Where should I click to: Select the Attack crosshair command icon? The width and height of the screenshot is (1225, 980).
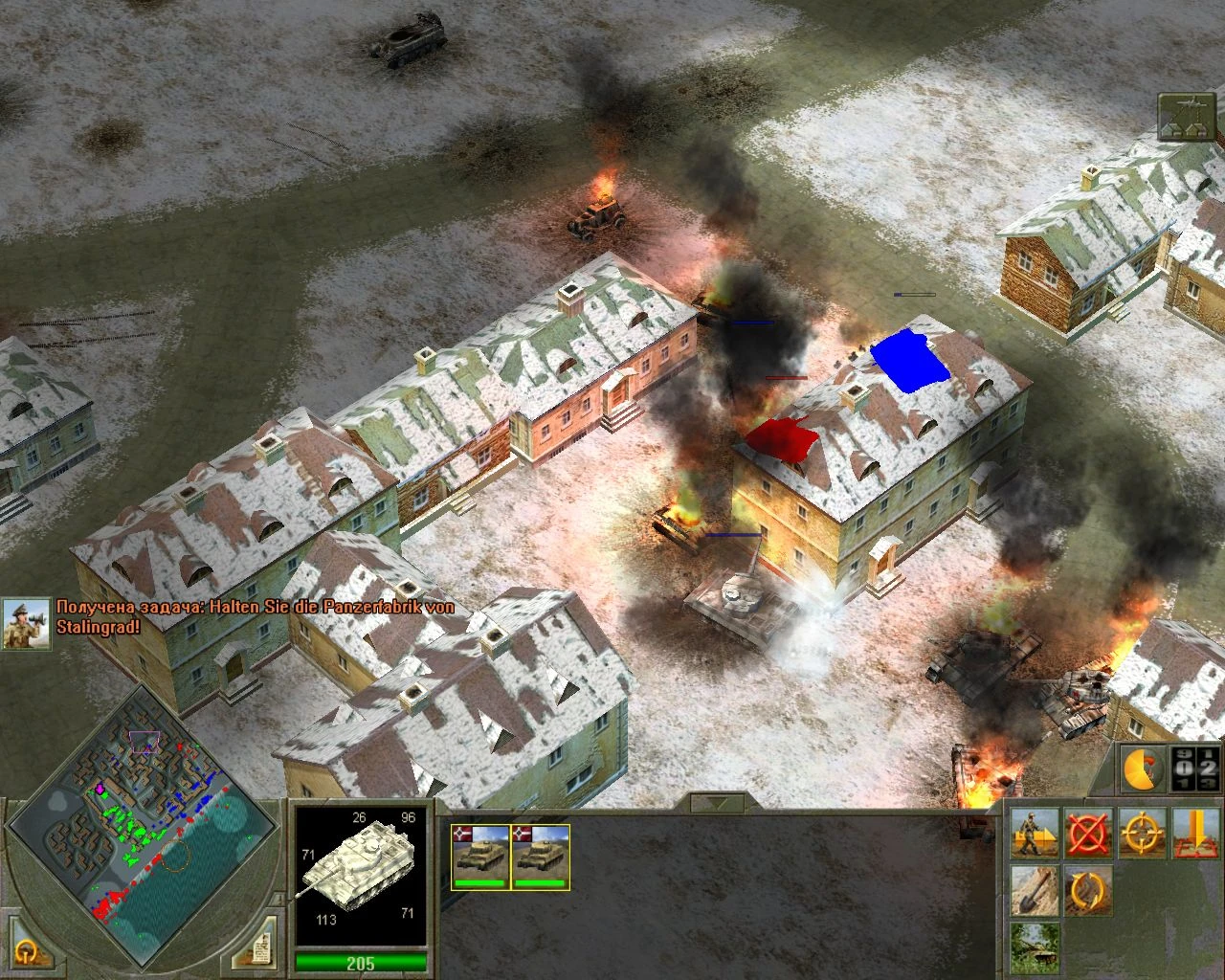[1142, 832]
